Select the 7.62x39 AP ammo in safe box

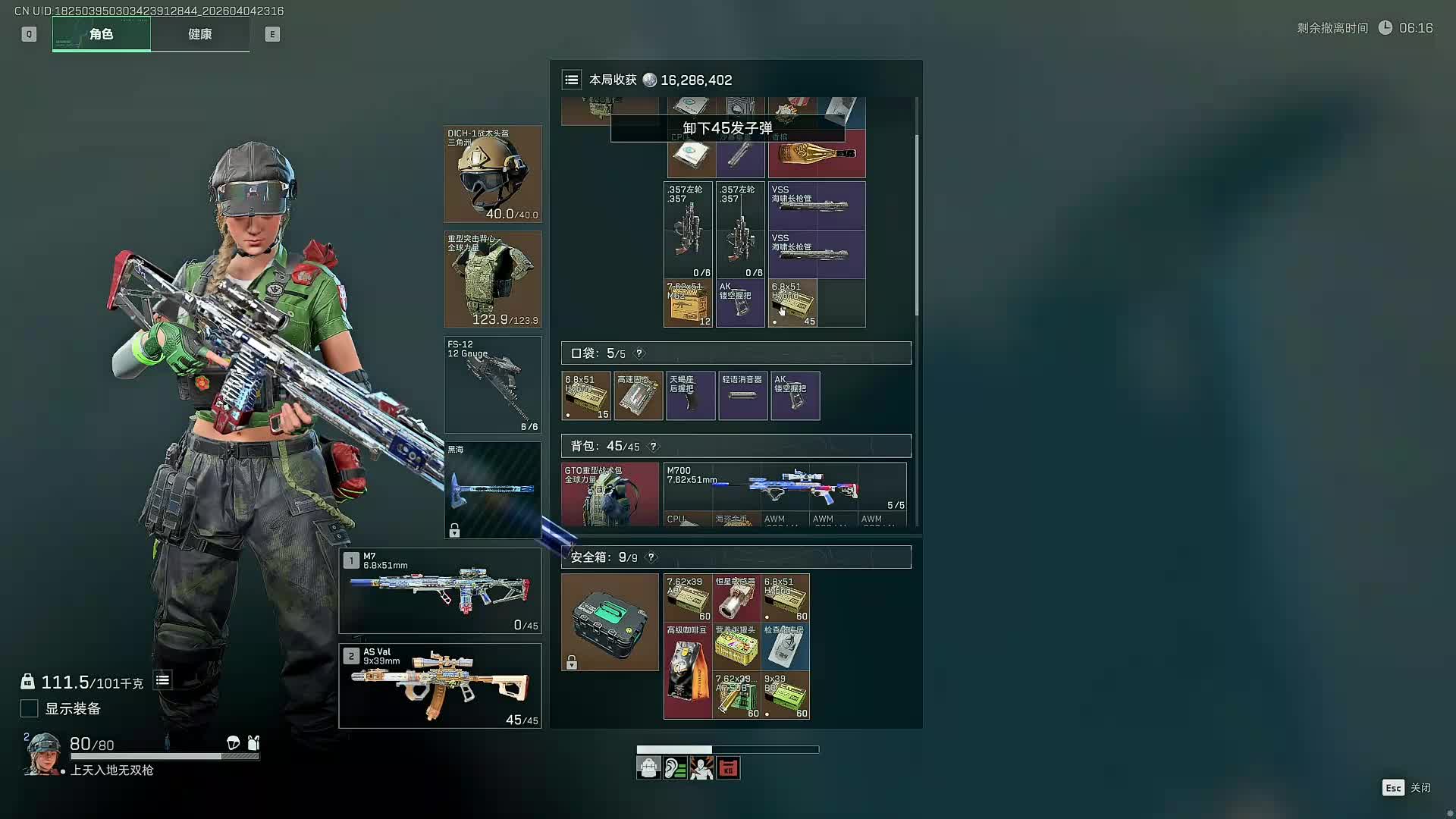688,598
